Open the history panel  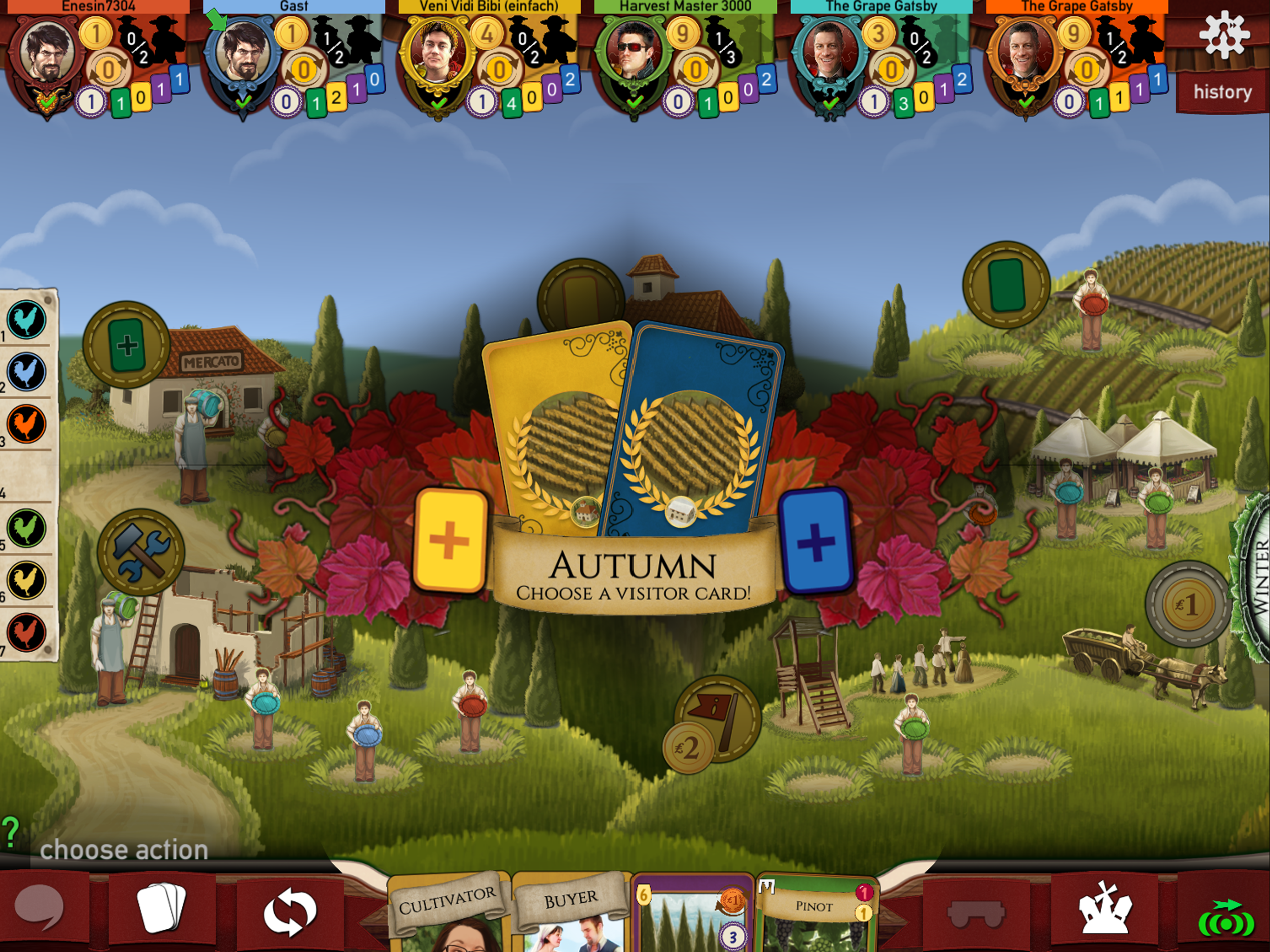point(1222,92)
